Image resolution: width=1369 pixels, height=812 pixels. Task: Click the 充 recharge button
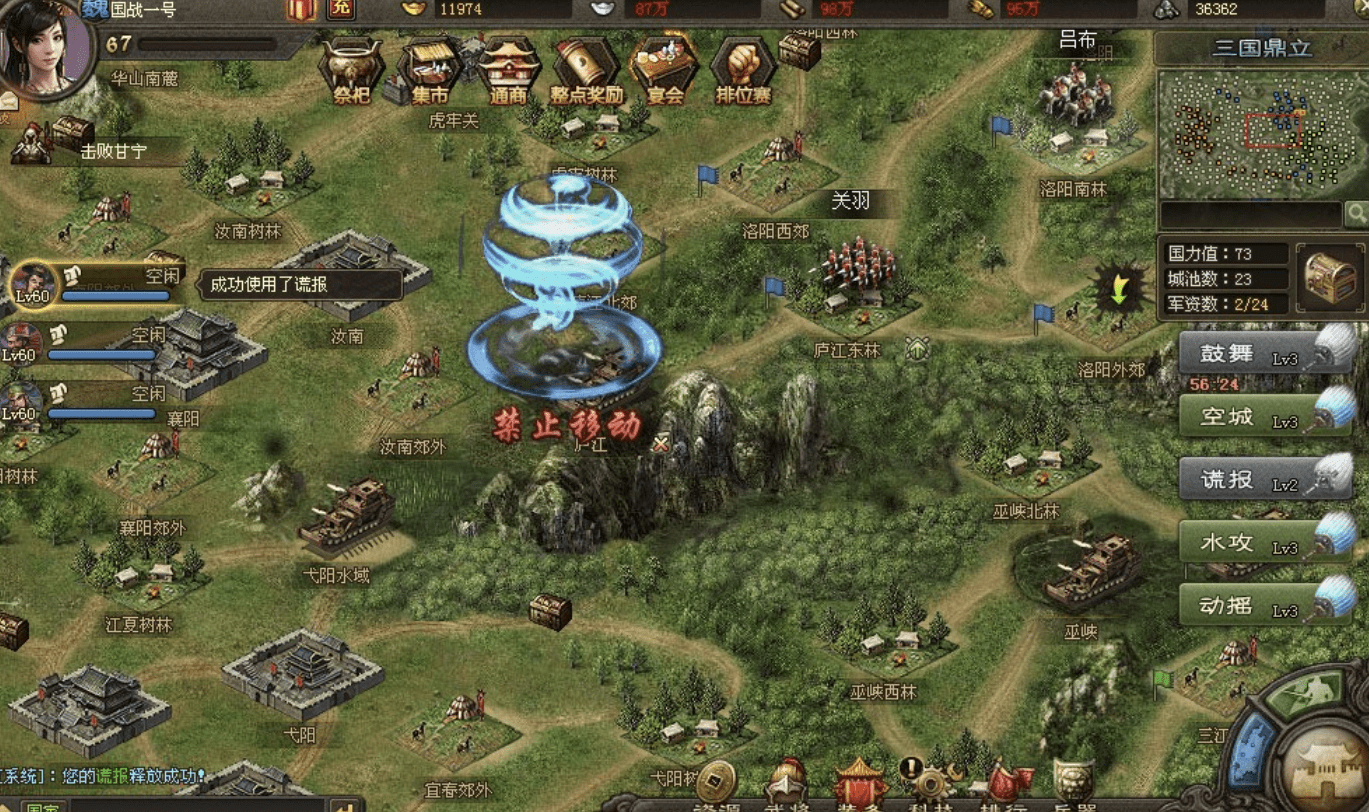point(342,9)
